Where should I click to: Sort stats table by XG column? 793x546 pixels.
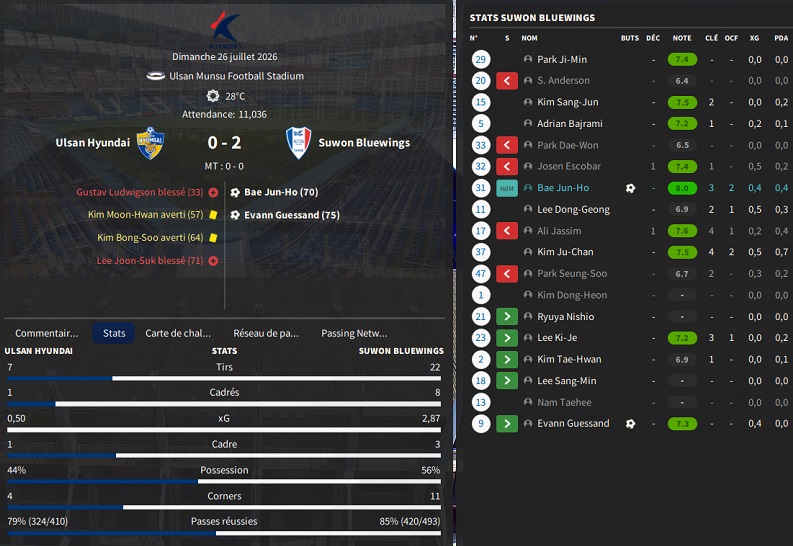pos(754,38)
